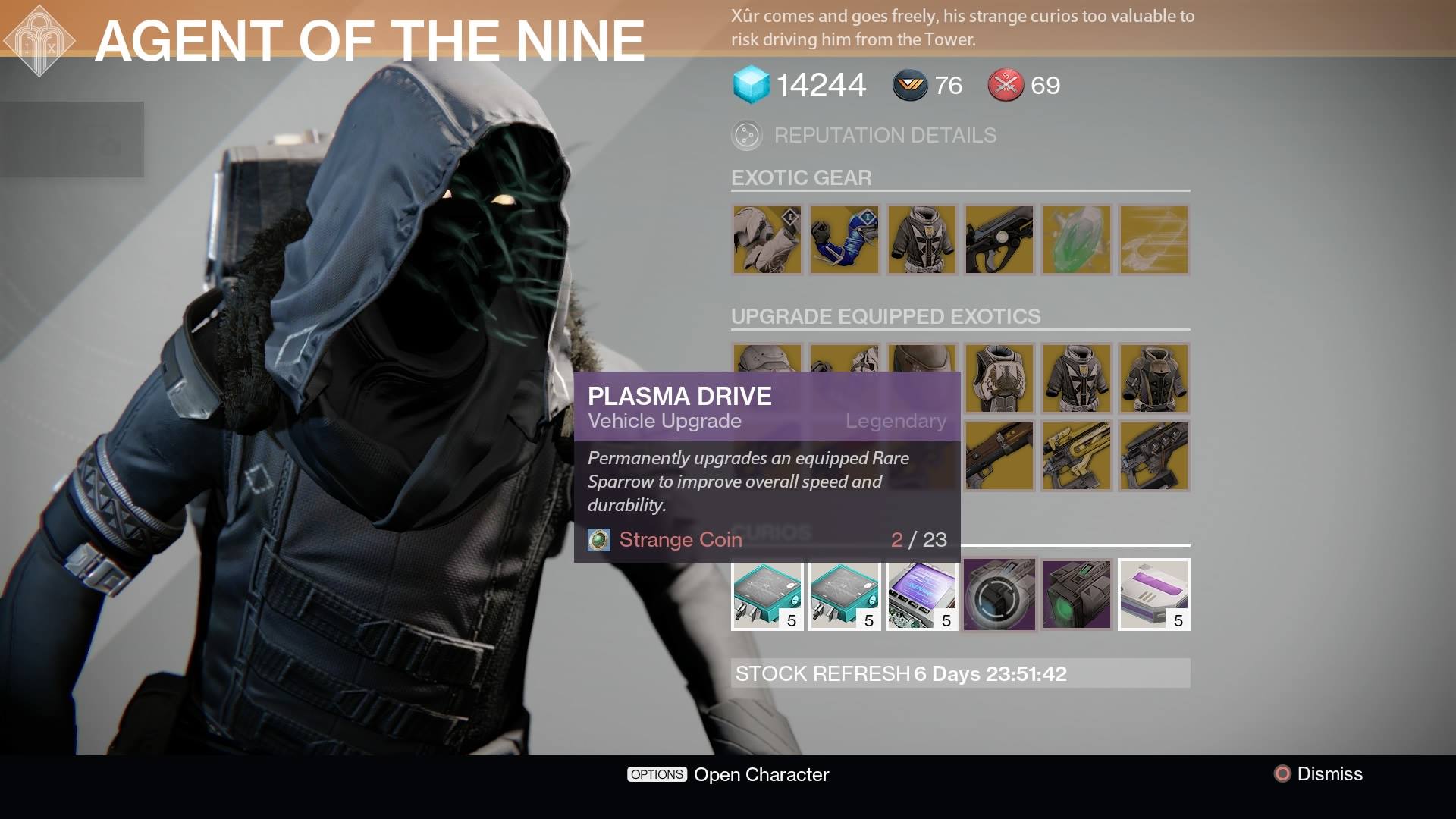
Task: Select the exotic auto rifle in Exotic Gear
Action: (x=999, y=240)
